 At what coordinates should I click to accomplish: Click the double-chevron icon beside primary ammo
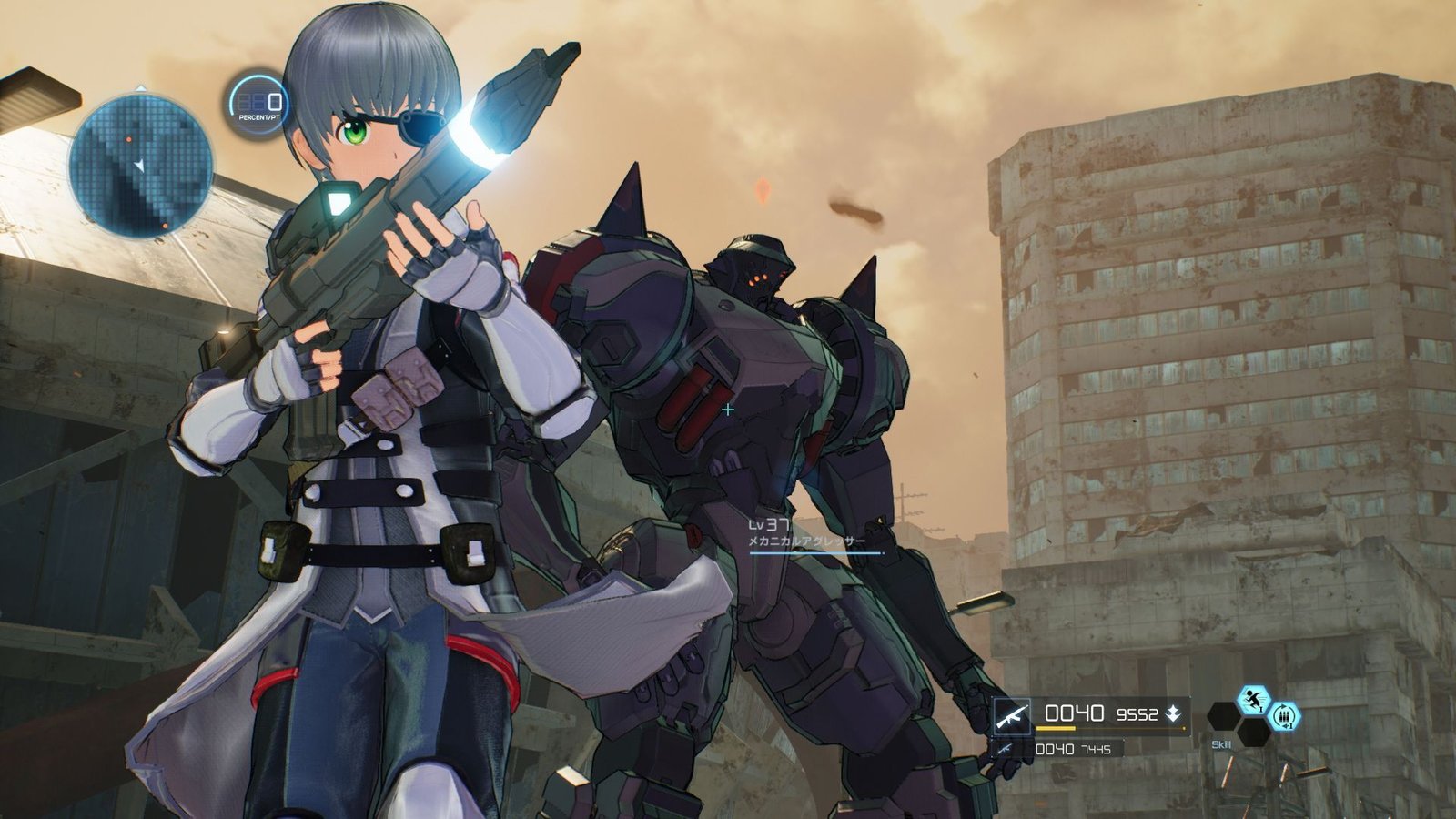[x=1175, y=714]
